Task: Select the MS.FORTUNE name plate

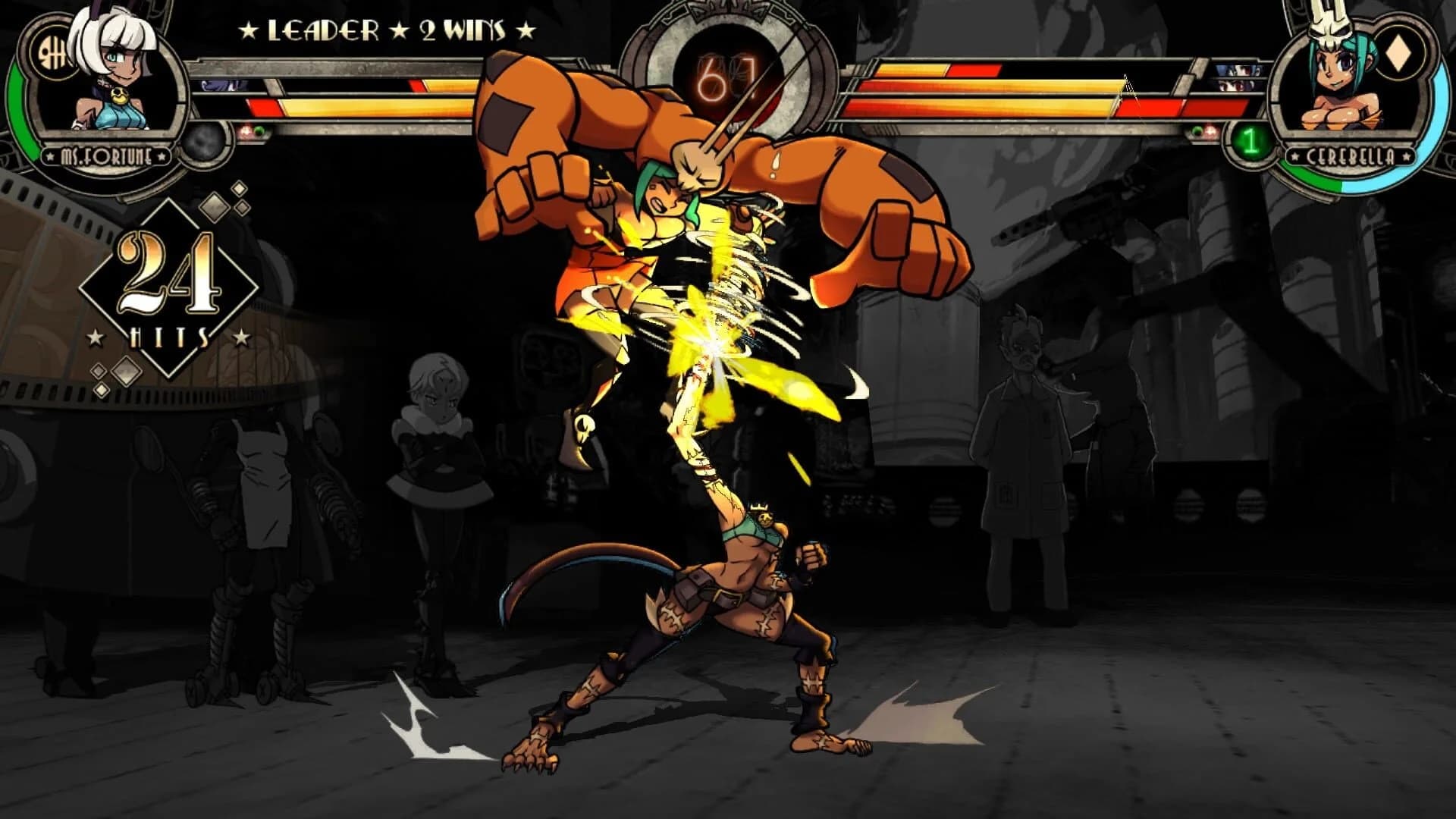Action: click(x=105, y=156)
